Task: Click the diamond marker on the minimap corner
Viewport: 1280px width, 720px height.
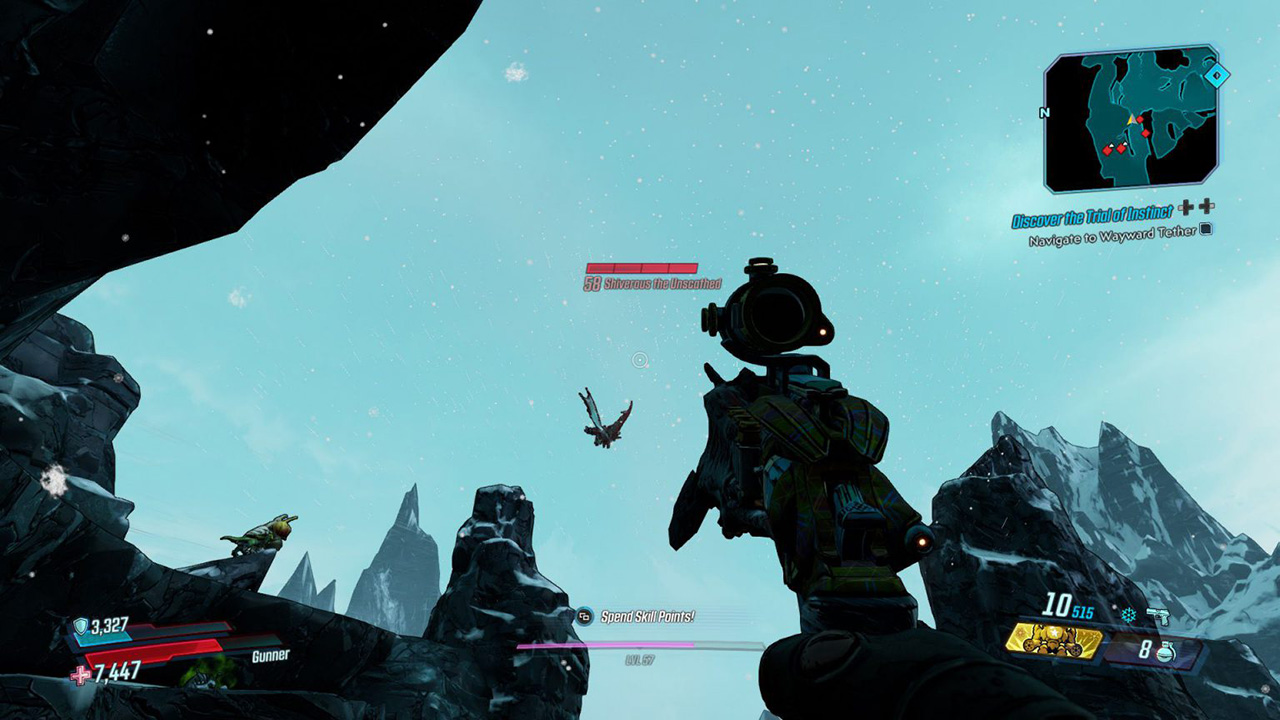Action: [1216, 75]
